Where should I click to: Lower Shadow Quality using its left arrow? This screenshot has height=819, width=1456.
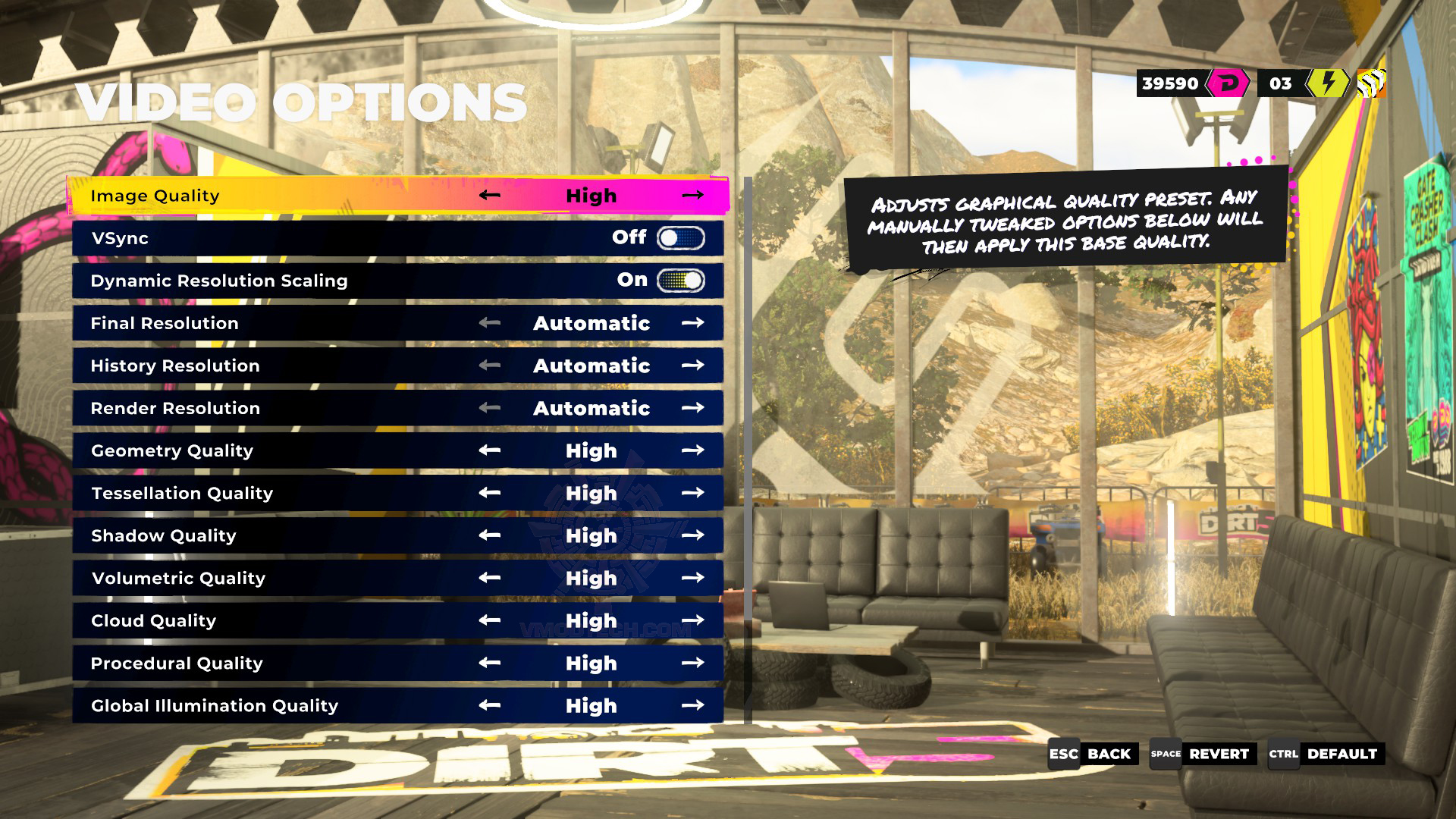490,535
